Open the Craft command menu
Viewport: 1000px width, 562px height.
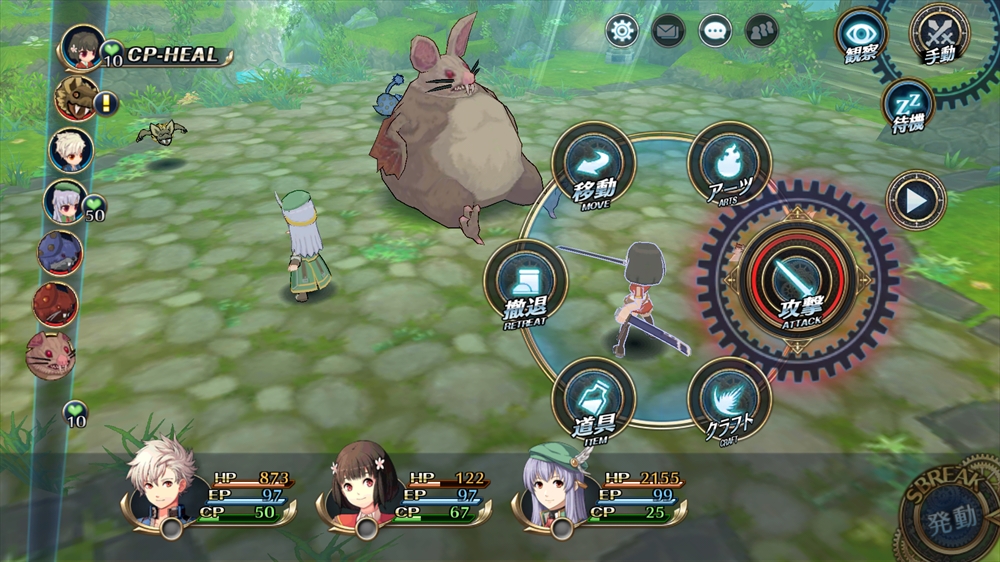coord(729,399)
